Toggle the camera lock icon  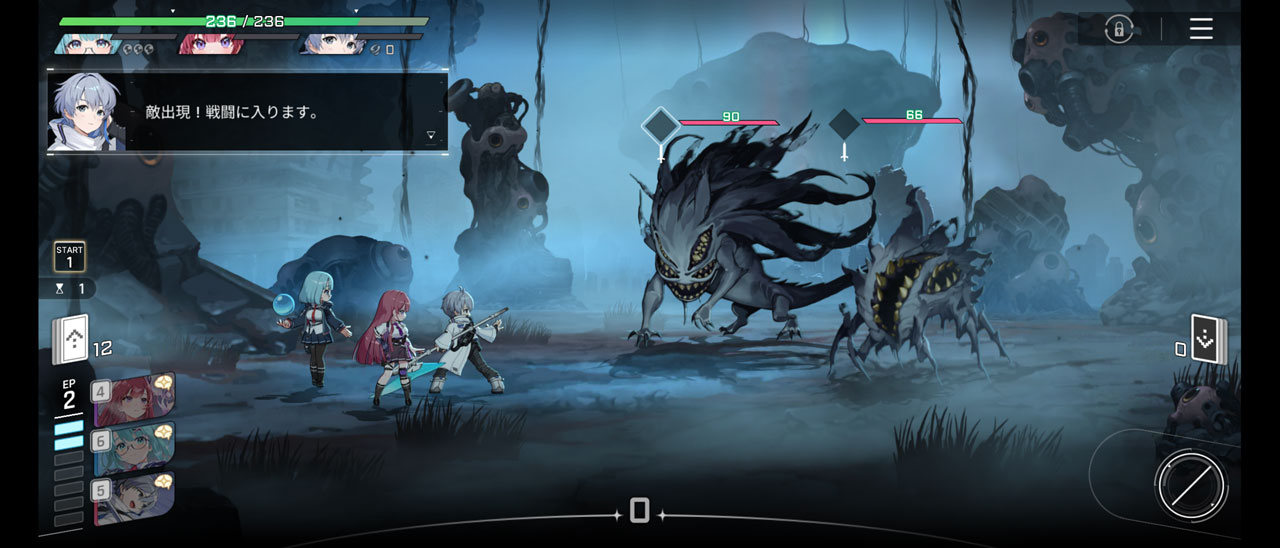(x=1118, y=29)
